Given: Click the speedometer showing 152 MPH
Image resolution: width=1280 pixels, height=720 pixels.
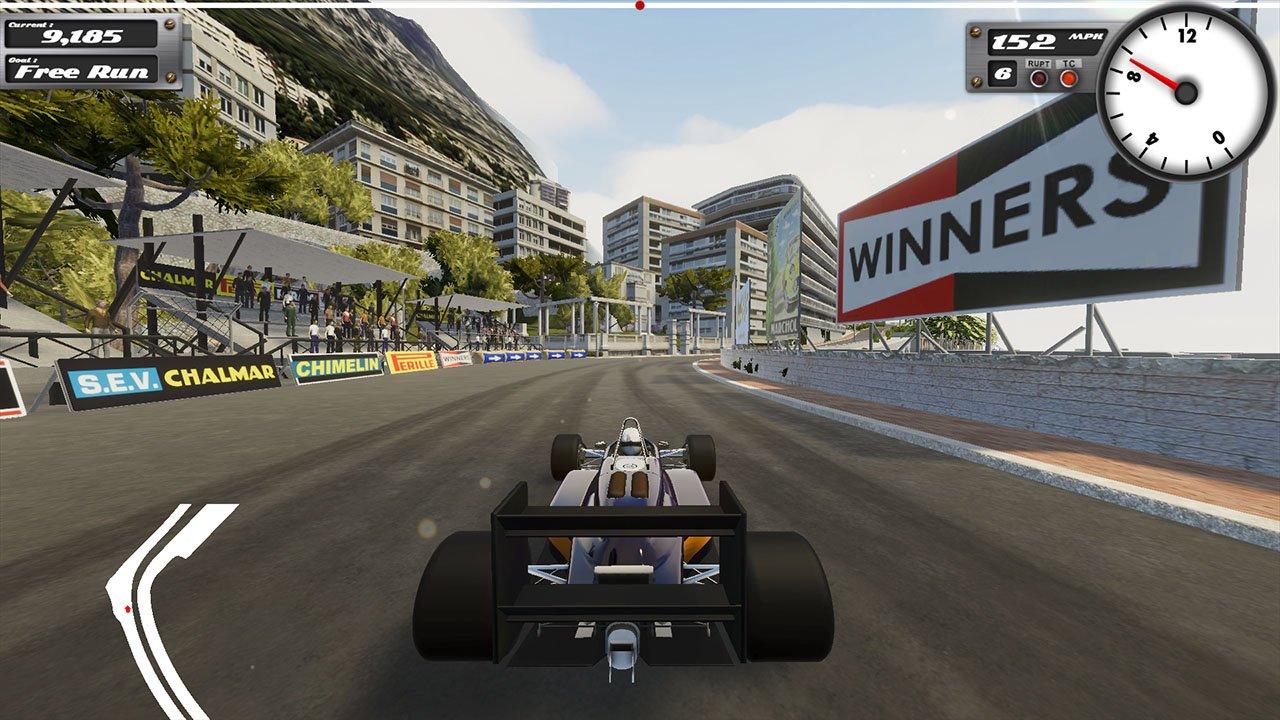Looking at the screenshot, I should [x=1024, y=43].
